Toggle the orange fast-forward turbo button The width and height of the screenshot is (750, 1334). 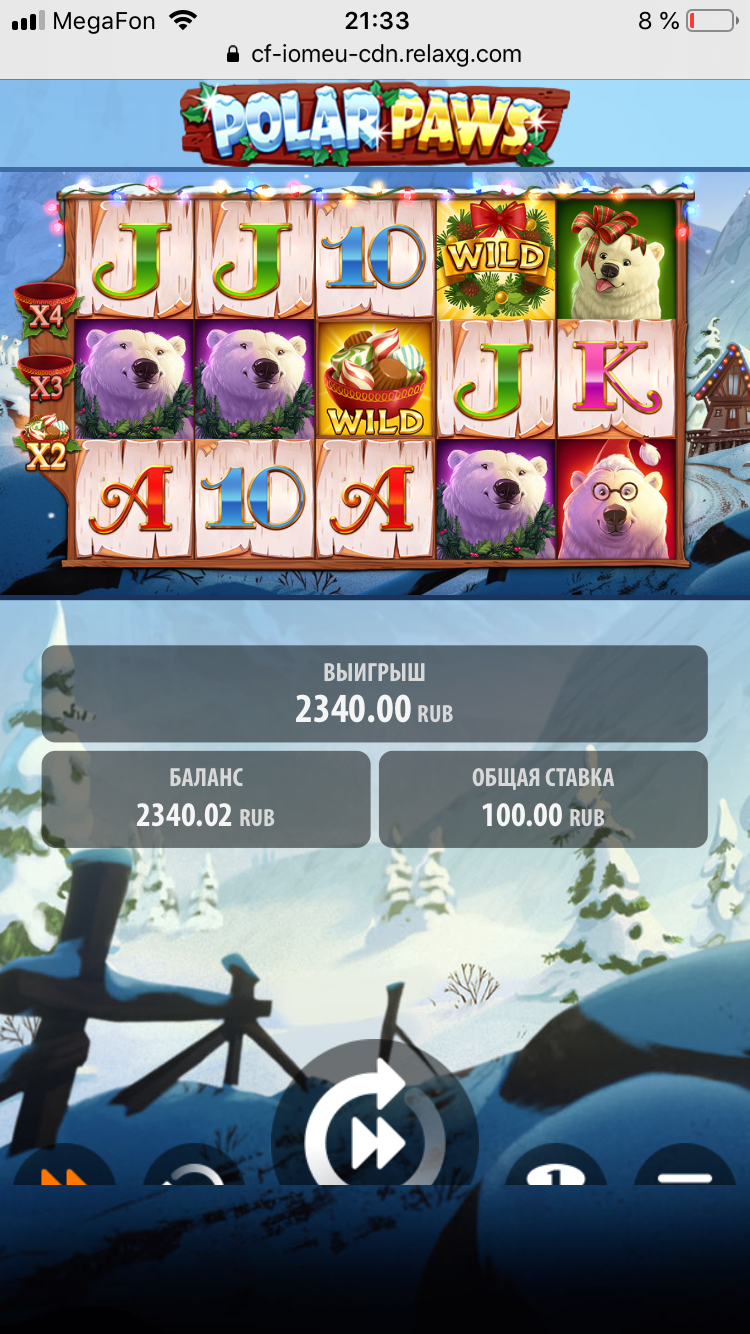click(63, 1170)
